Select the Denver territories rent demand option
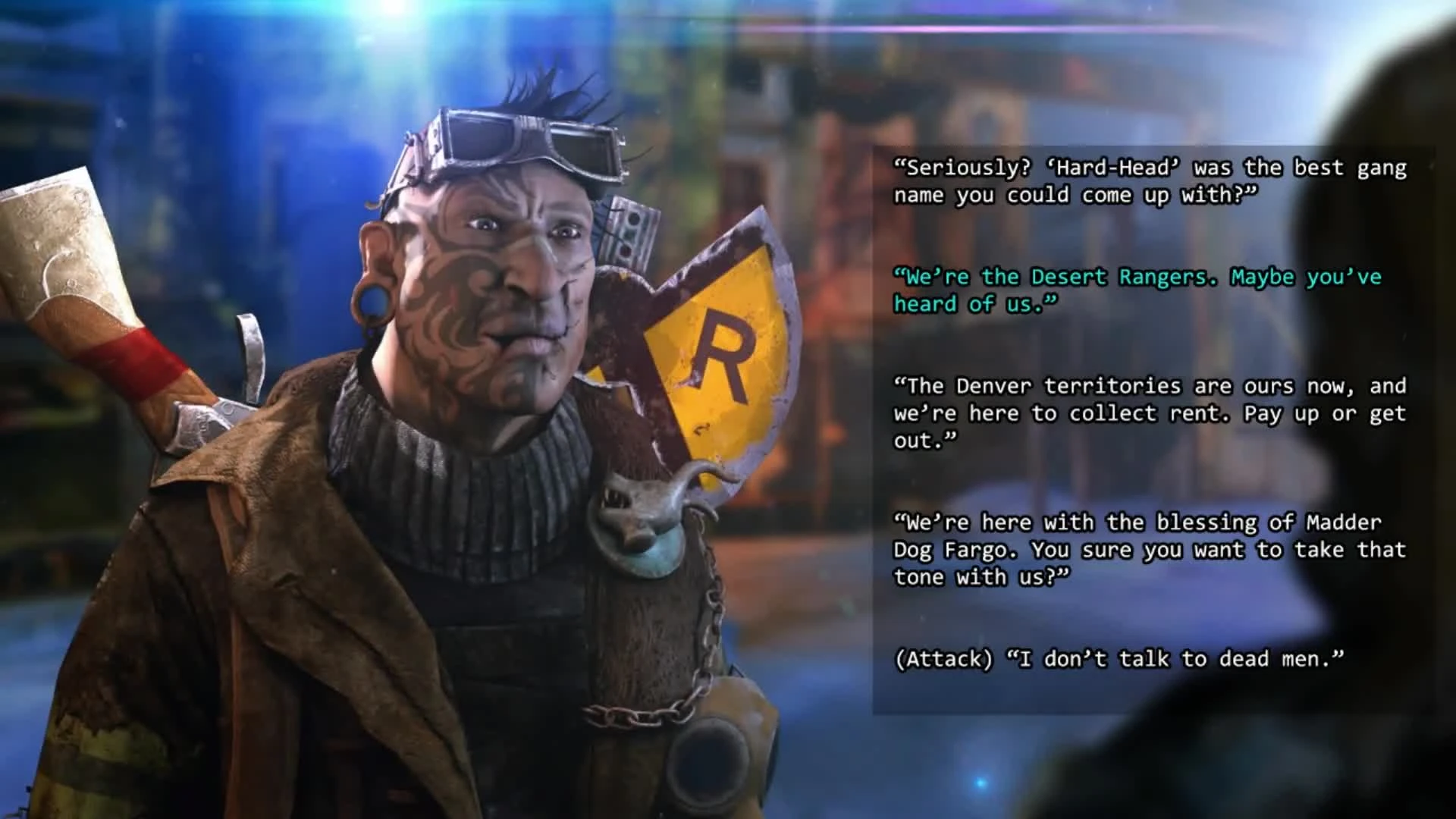Screen dimensions: 1456x819 tap(1149, 412)
